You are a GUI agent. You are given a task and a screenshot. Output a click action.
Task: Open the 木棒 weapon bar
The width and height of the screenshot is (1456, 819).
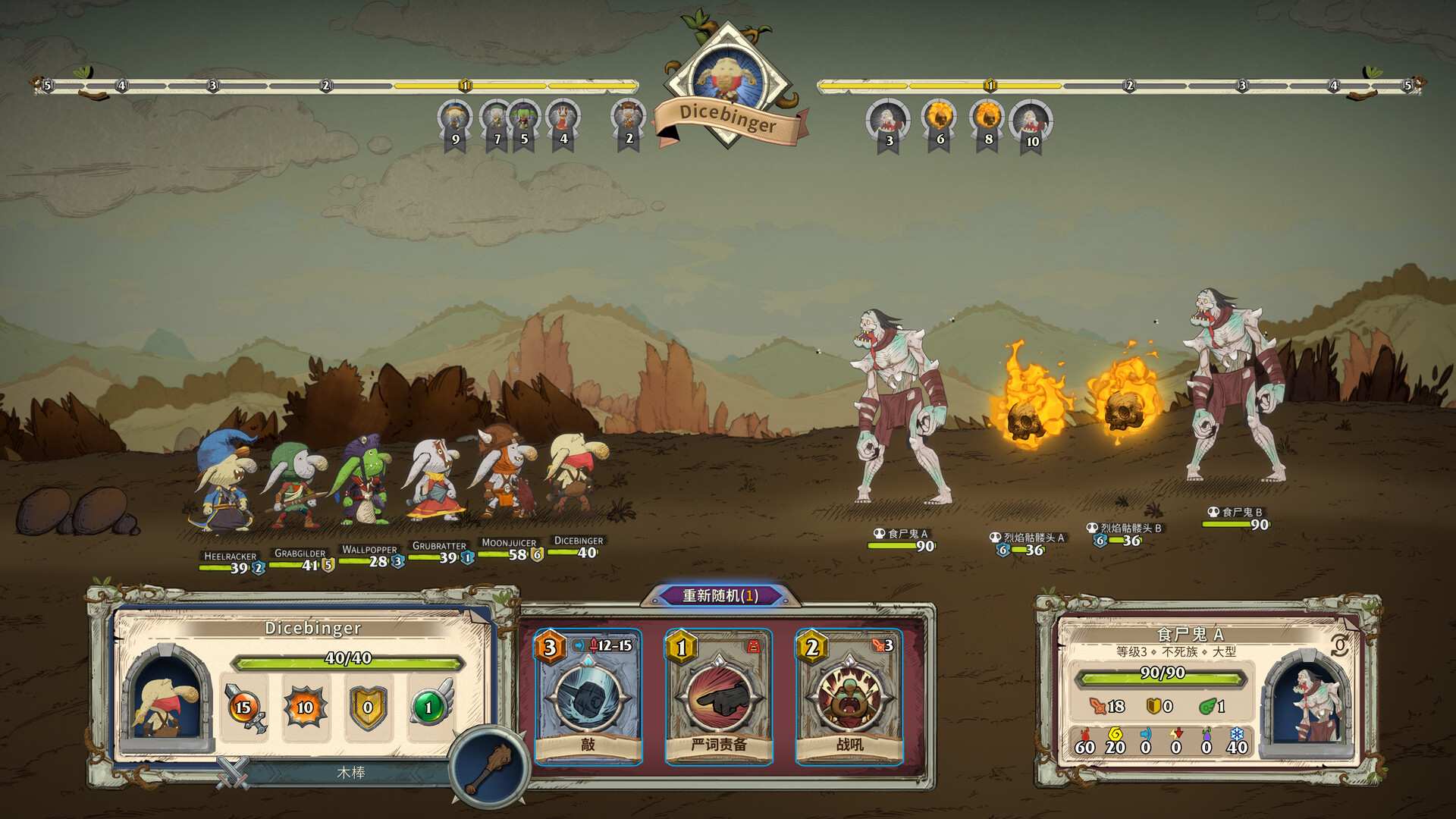coord(350,773)
